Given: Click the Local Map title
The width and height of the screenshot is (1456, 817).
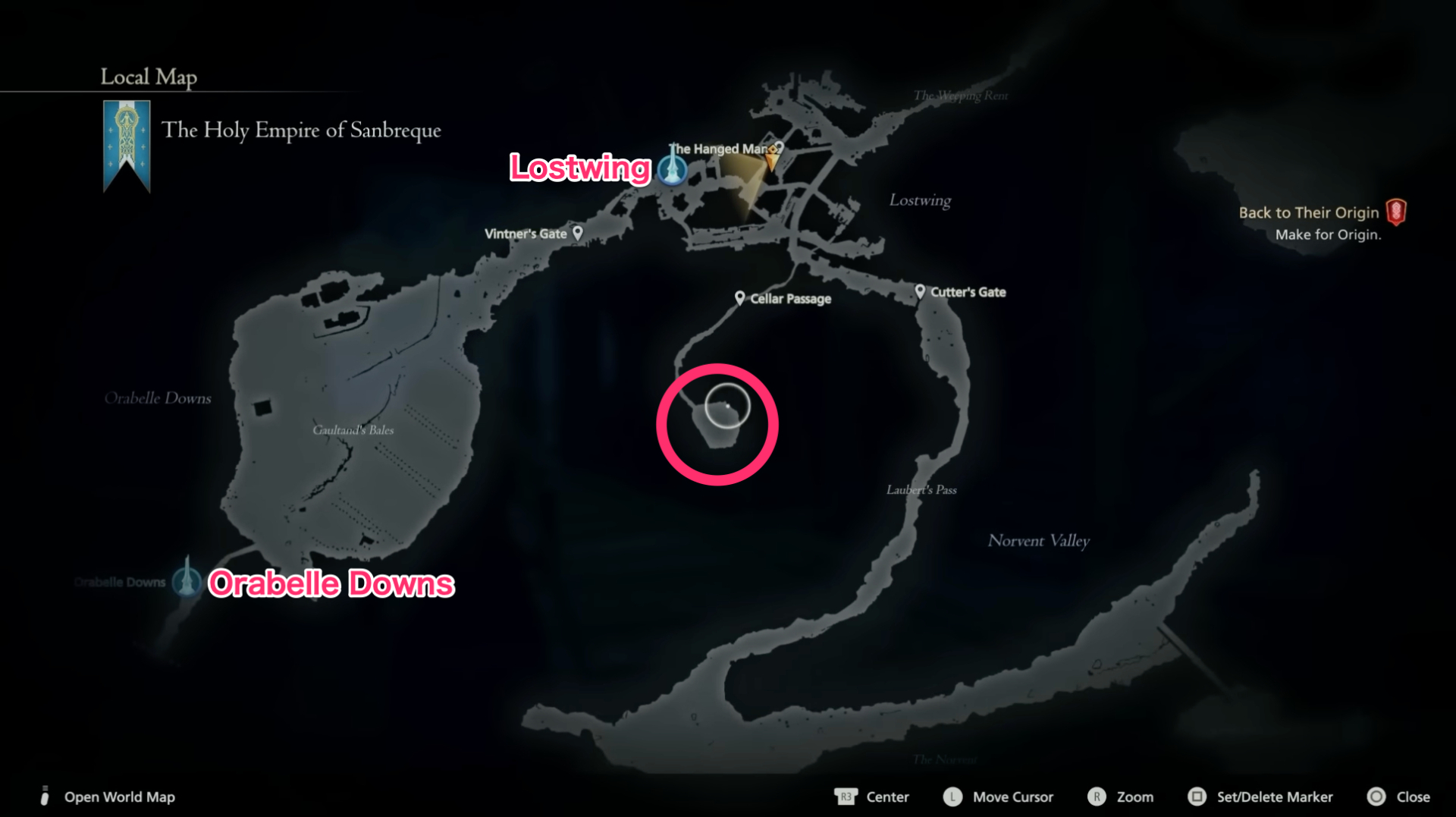Looking at the screenshot, I should (x=148, y=77).
